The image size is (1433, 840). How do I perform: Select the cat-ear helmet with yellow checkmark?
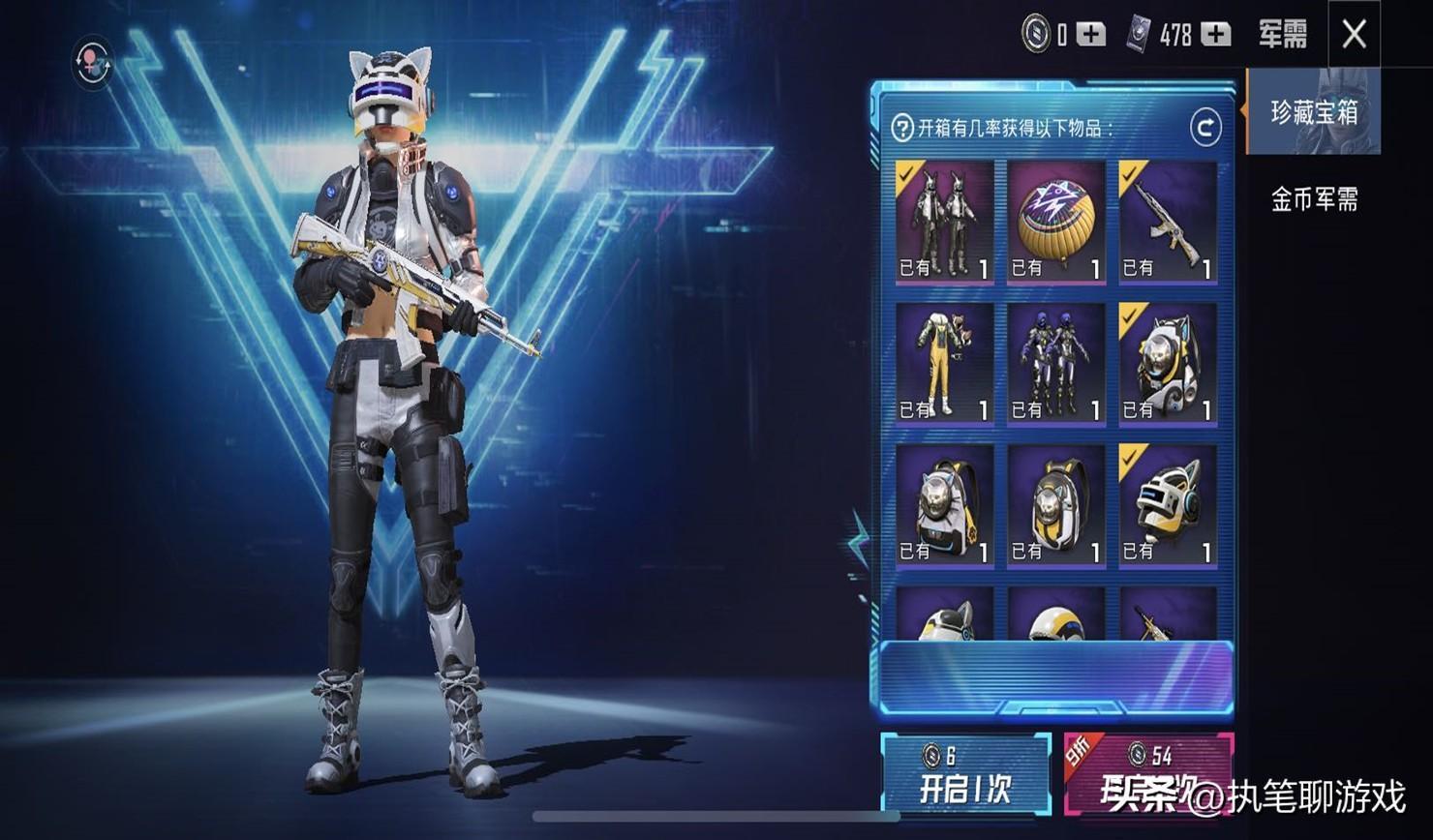coord(1168,505)
